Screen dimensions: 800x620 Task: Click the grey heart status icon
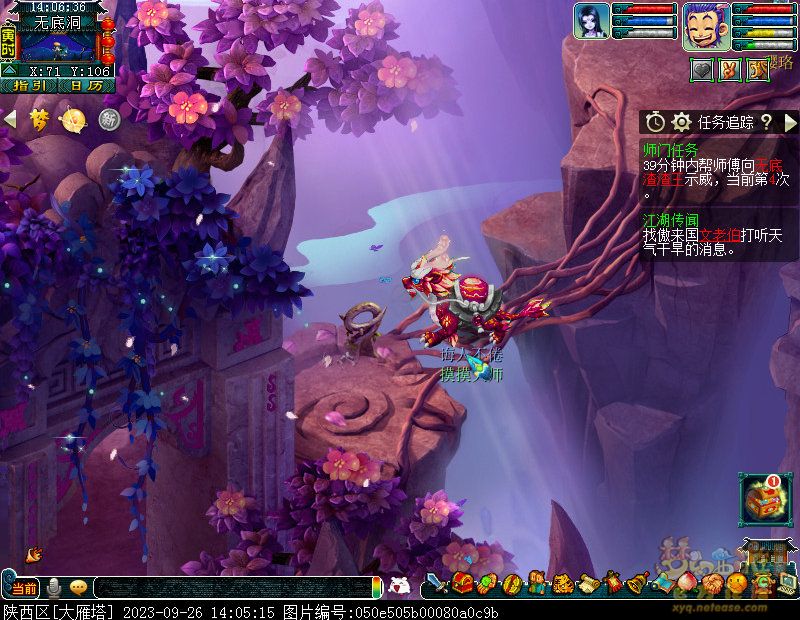click(x=703, y=68)
